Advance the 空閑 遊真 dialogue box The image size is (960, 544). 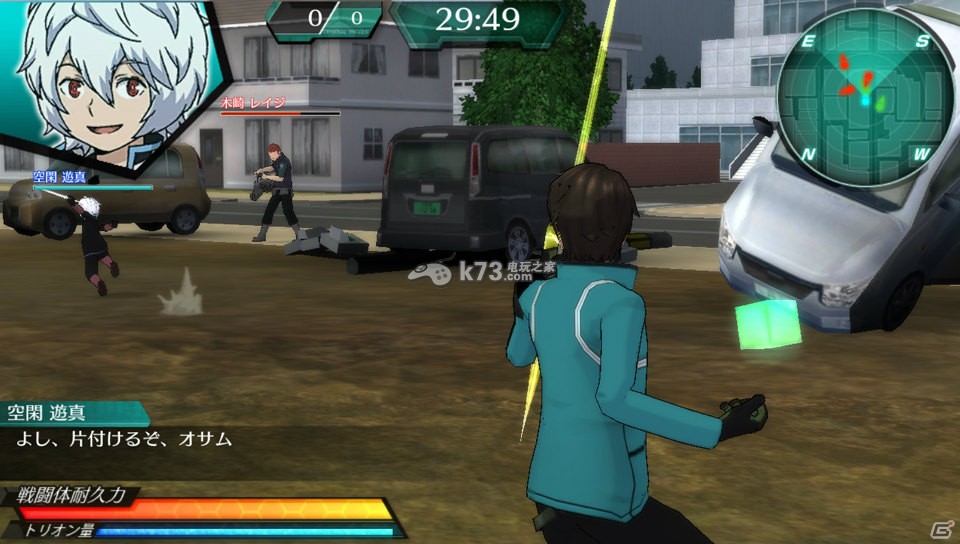(200, 439)
